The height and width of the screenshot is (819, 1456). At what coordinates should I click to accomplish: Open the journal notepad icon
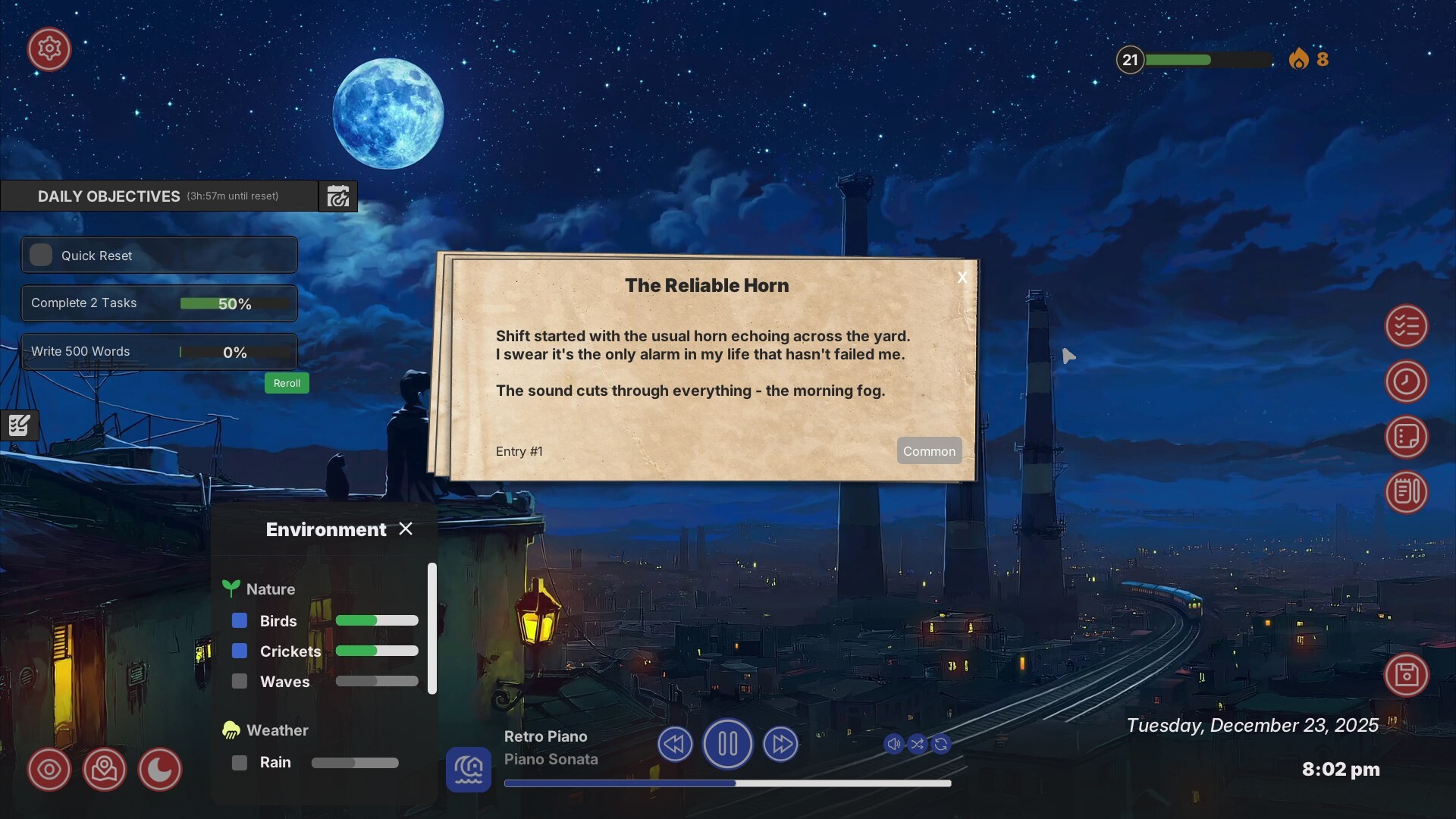pyautogui.click(x=1407, y=492)
